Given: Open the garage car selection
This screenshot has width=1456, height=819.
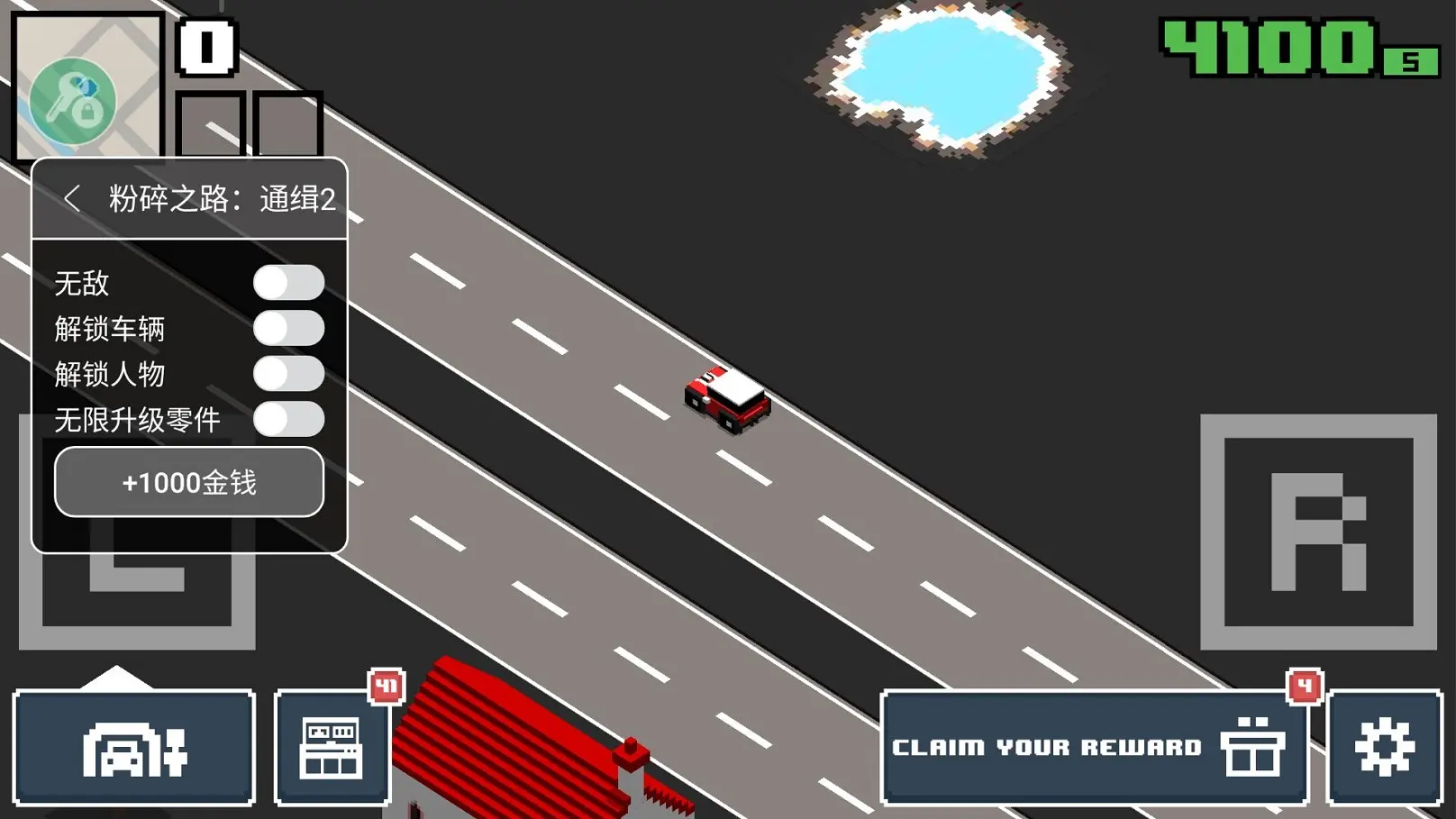Looking at the screenshot, I should coord(134,748).
